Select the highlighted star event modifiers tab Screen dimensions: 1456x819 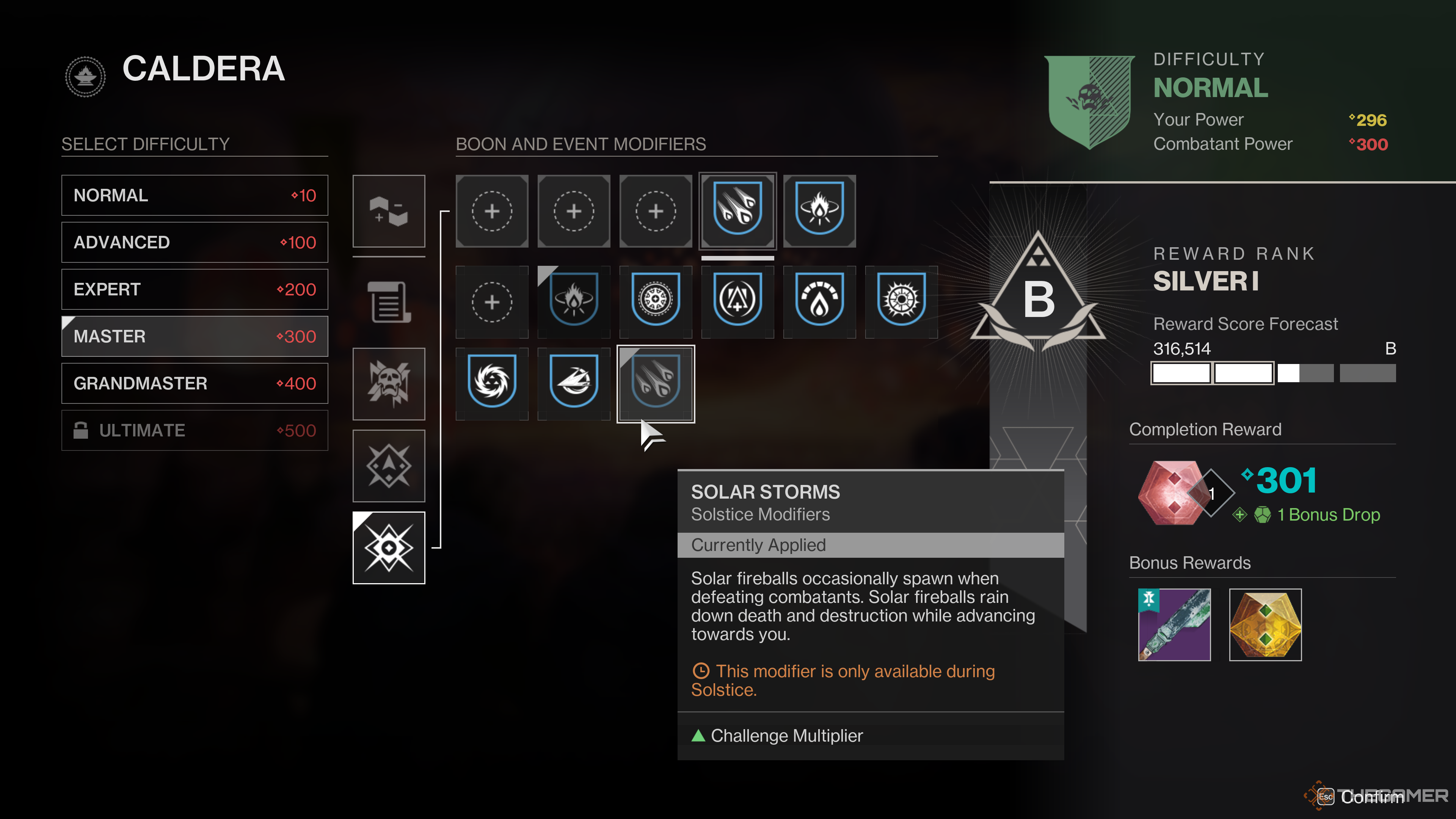click(389, 548)
